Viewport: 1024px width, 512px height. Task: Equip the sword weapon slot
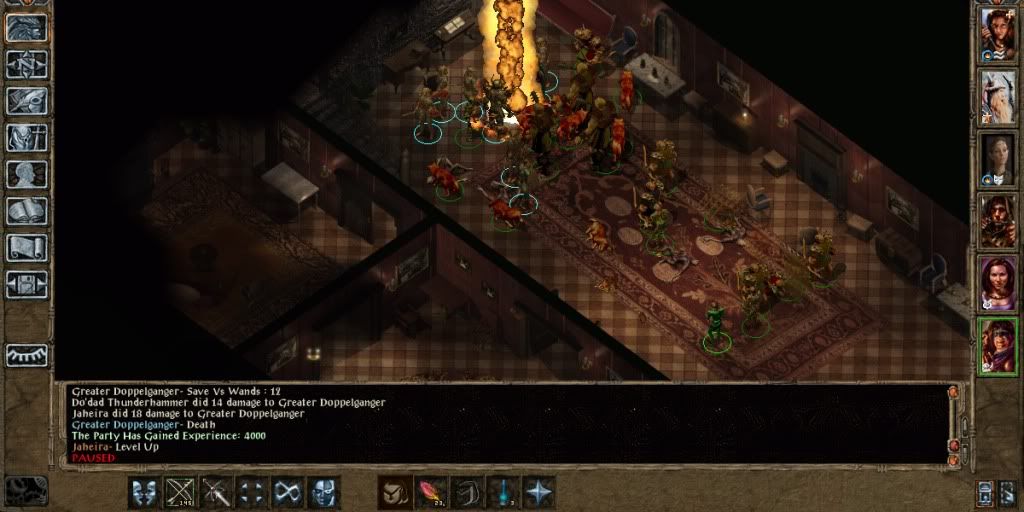click(x=217, y=492)
